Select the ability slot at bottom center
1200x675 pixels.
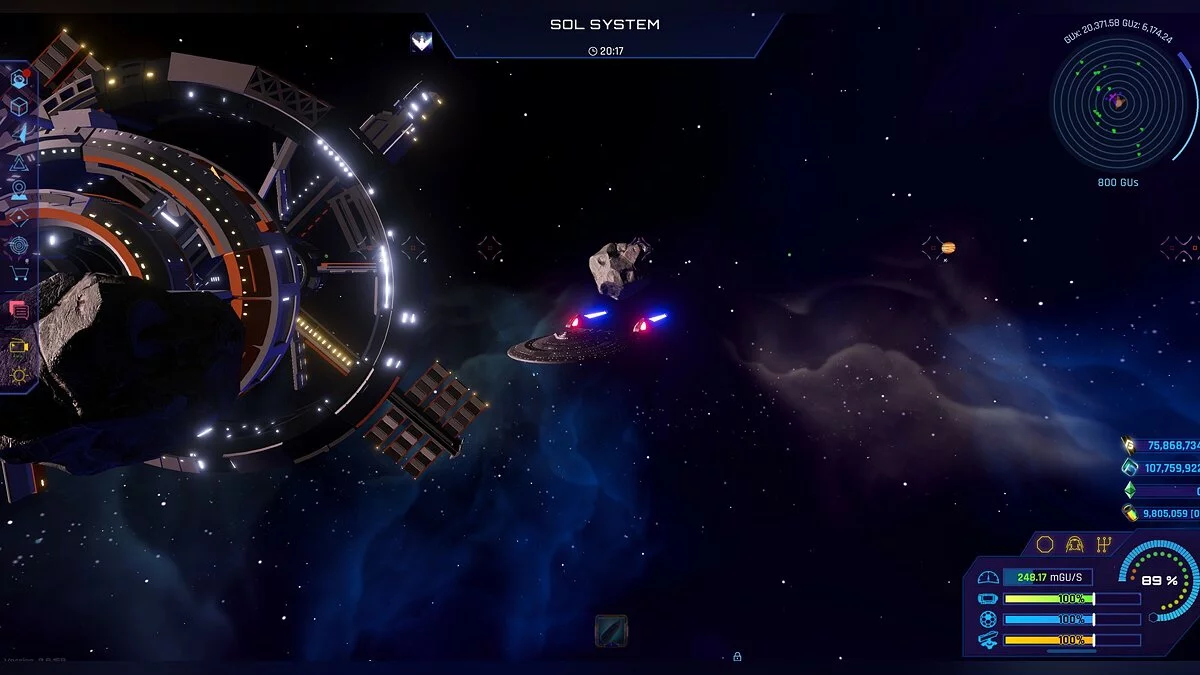[x=611, y=630]
